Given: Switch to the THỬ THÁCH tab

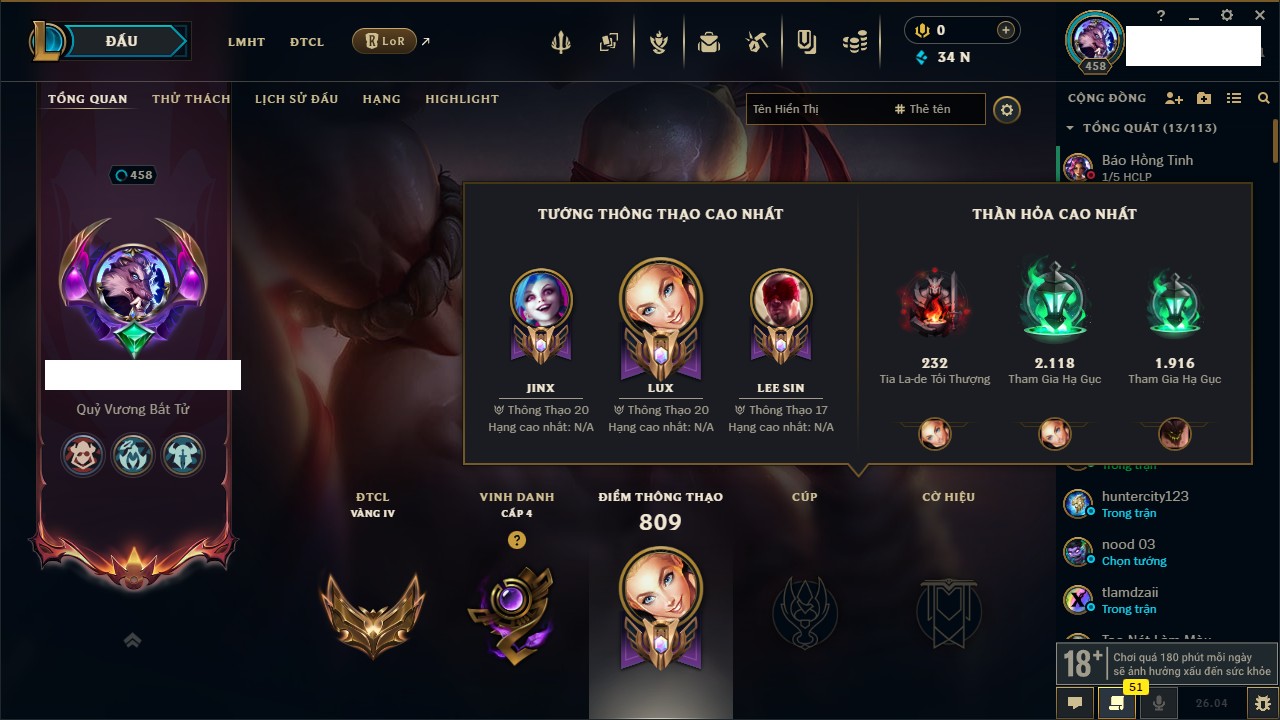Looking at the screenshot, I should 191,99.
